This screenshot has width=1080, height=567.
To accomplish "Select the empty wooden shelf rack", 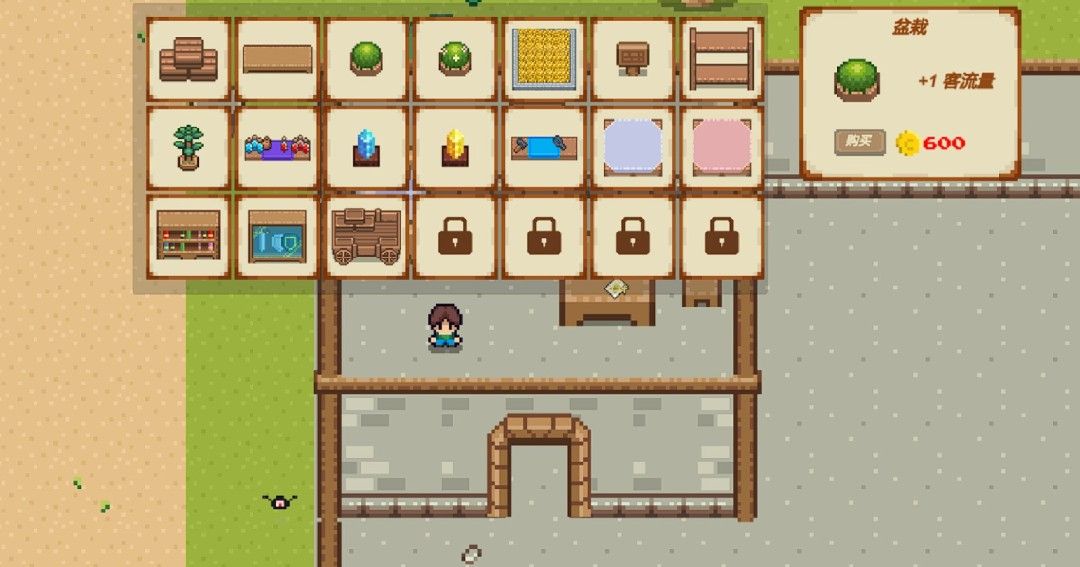I will pos(721,59).
